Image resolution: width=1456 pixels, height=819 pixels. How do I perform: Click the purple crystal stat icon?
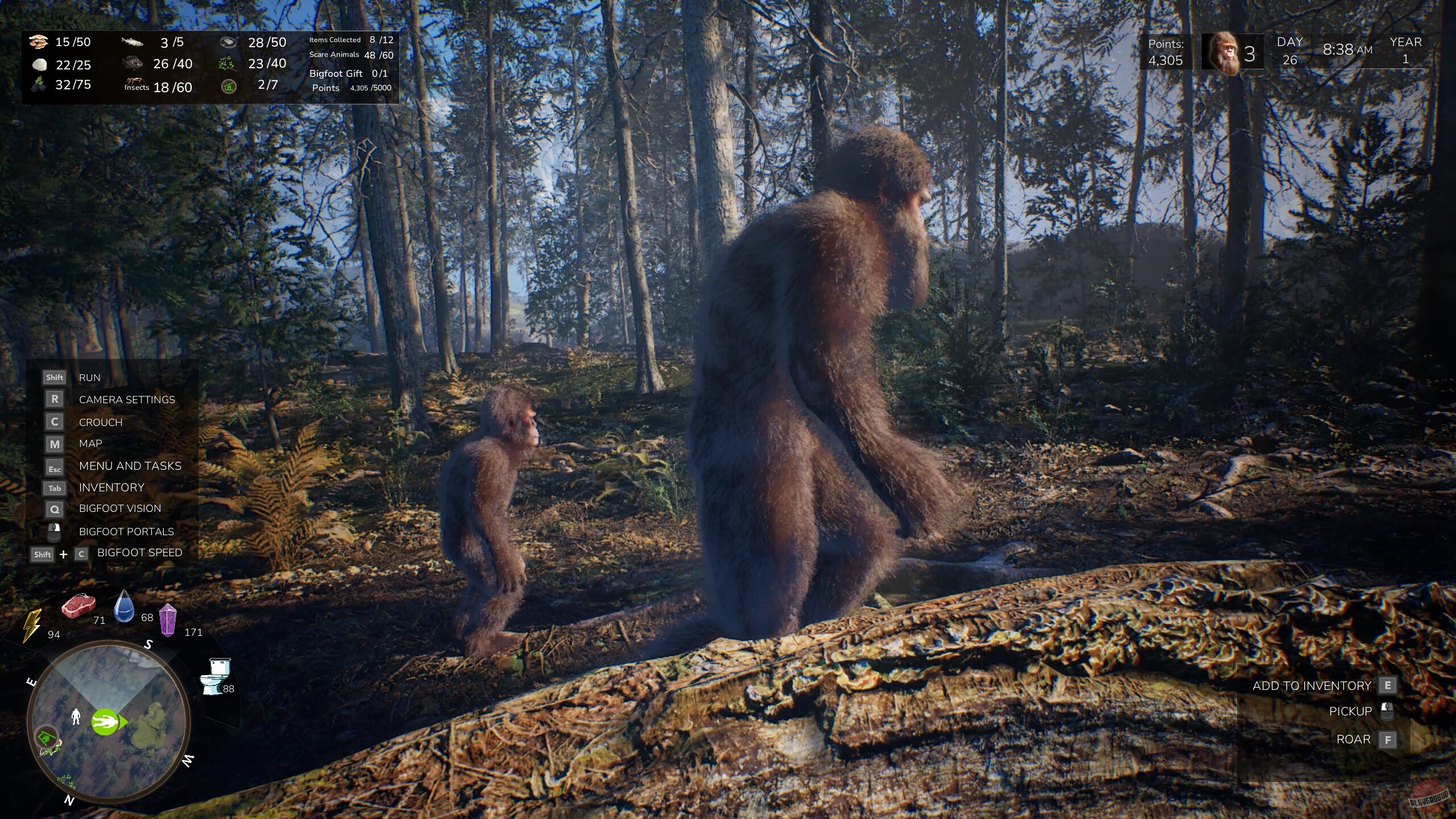169,621
